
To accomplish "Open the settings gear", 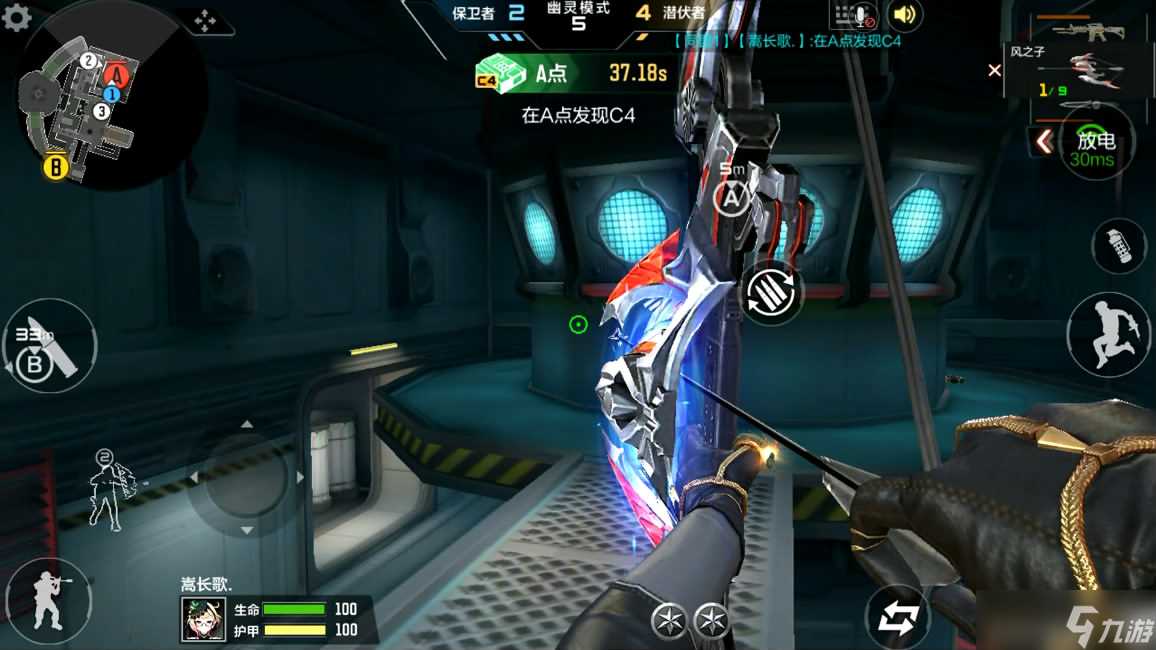I will click(17, 18).
